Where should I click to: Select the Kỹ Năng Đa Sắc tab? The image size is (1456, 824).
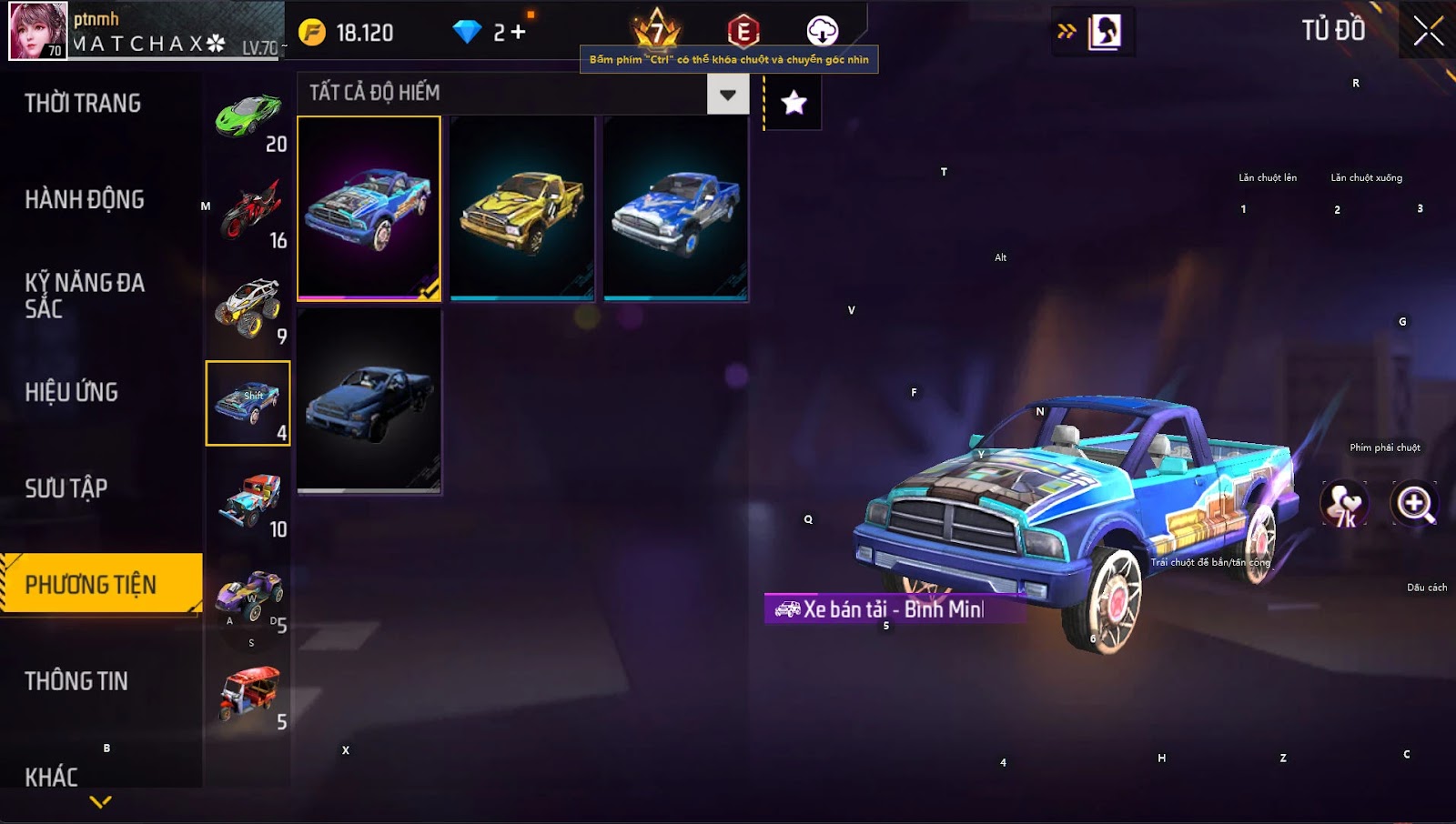[85, 296]
